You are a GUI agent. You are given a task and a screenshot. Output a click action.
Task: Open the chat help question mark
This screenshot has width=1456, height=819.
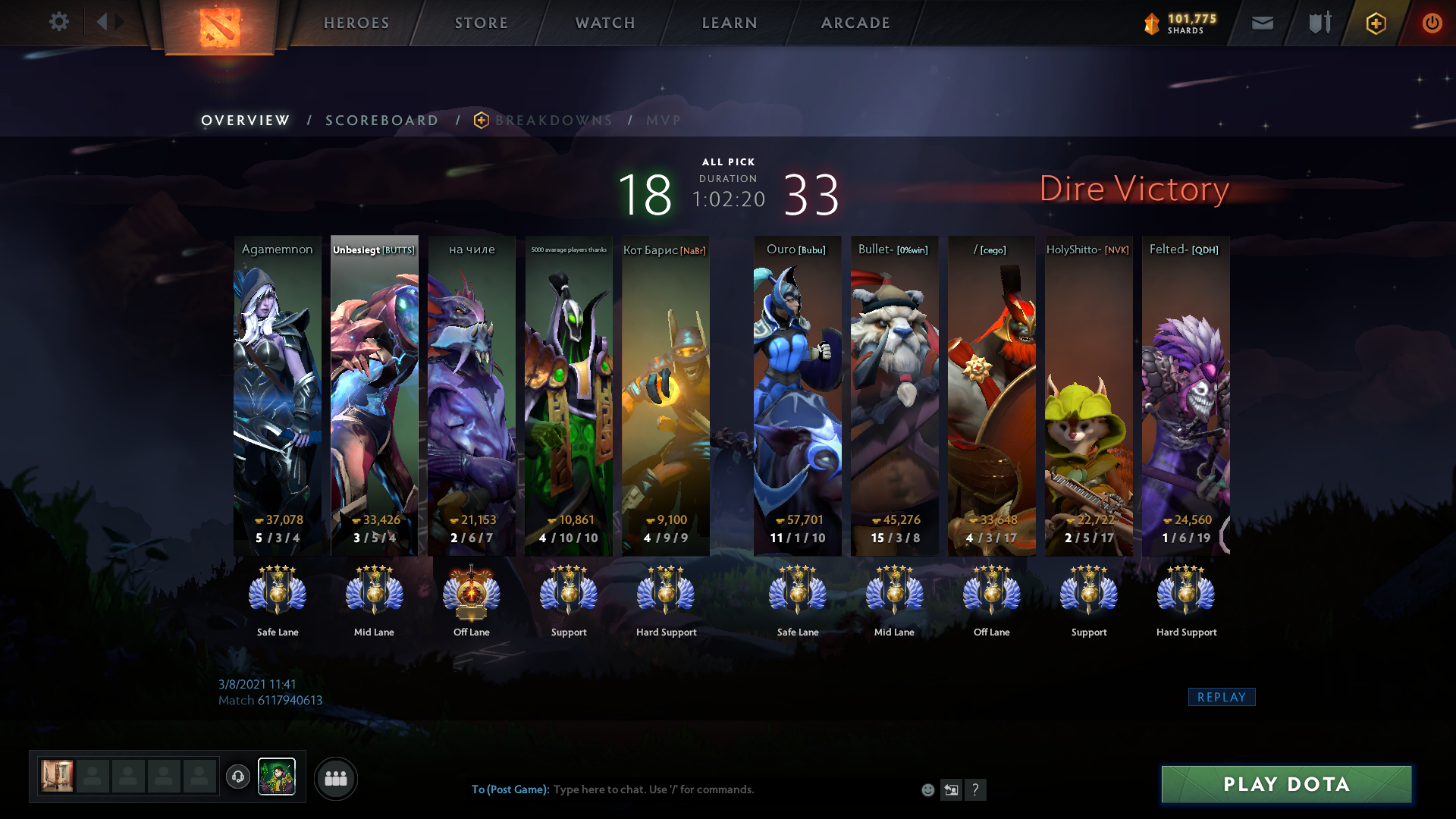[975, 789]
